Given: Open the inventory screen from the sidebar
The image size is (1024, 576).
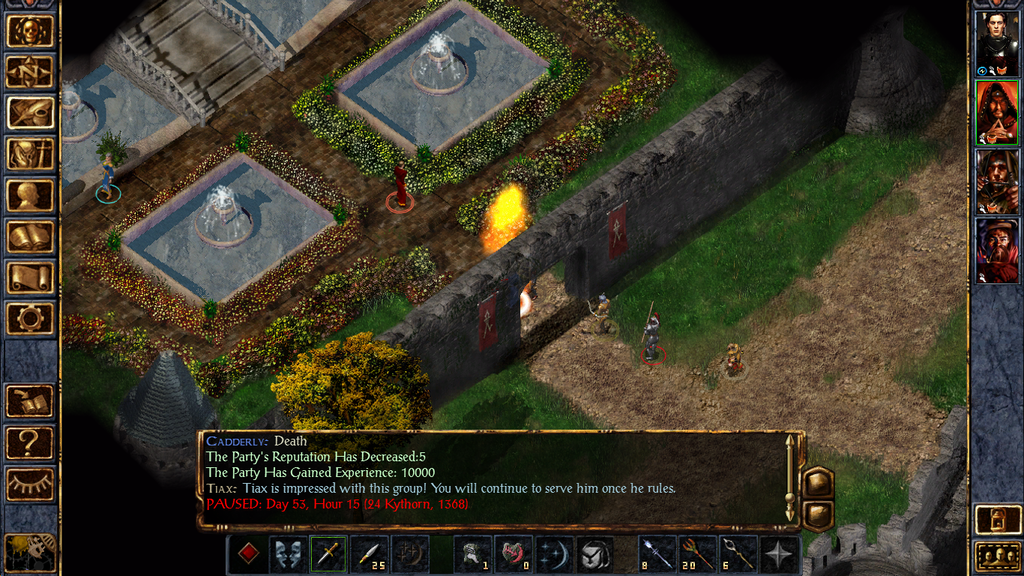Looking at the screenshot, I should pyautogui.click(x=29, y=153).
